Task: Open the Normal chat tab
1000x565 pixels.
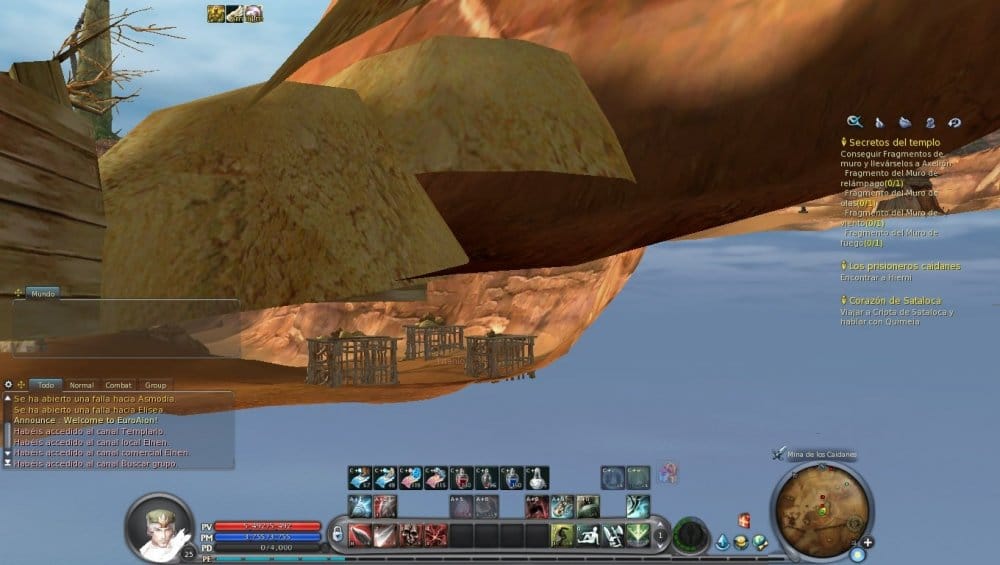Action: 82,384
